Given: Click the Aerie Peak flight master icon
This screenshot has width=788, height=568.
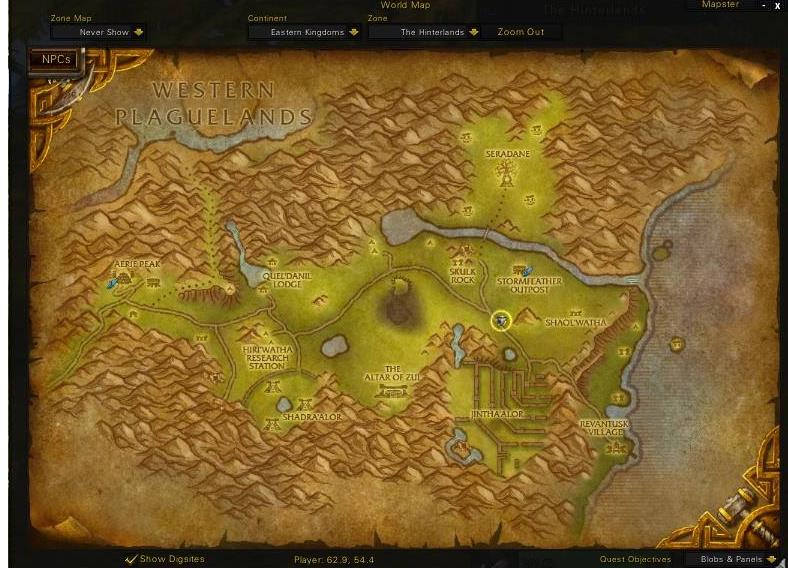Looking at the screenshot, I should coord(113,284).
